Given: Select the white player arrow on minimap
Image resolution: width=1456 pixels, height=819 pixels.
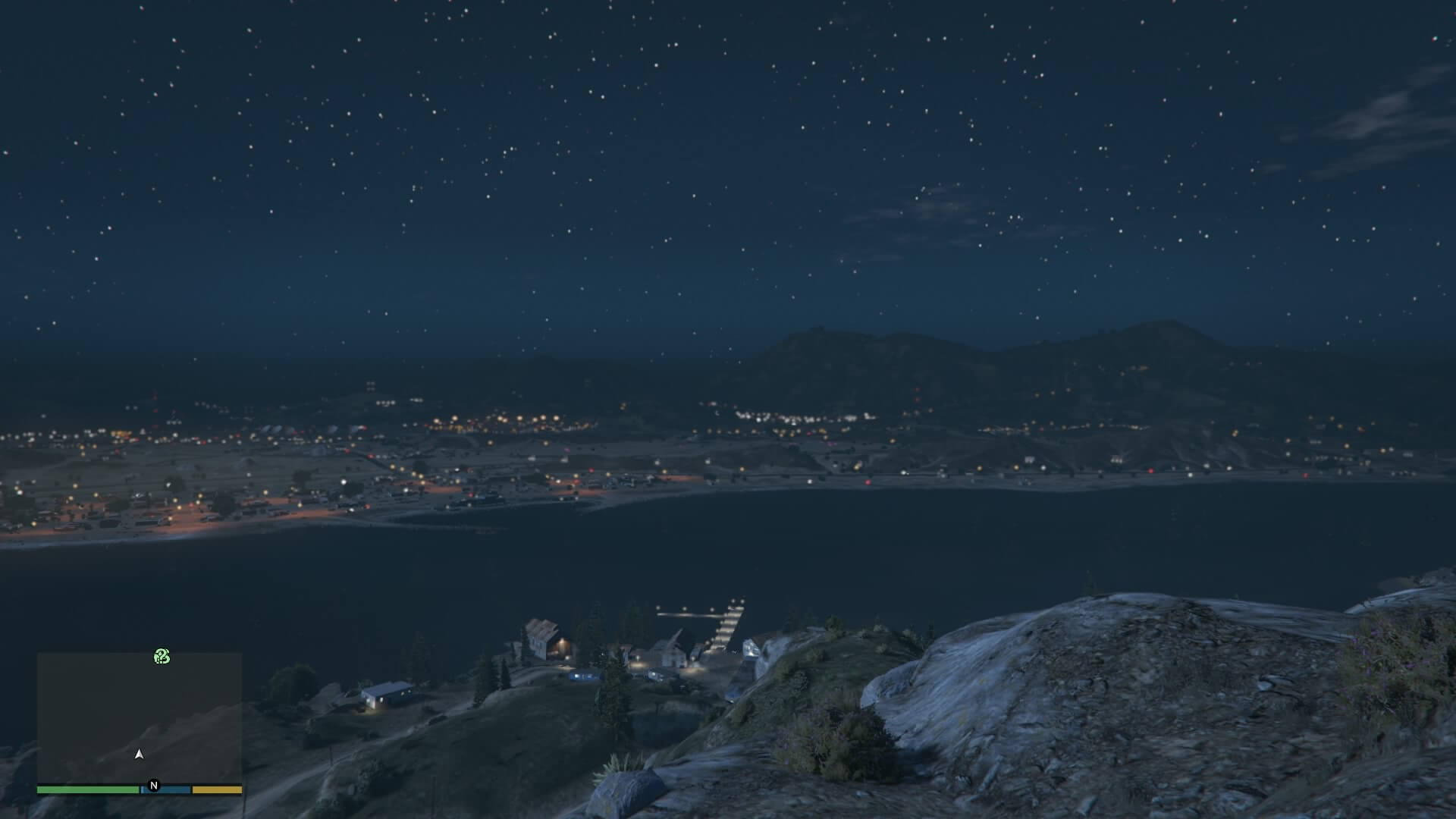Looking at the screenshot, I should 139,754.
